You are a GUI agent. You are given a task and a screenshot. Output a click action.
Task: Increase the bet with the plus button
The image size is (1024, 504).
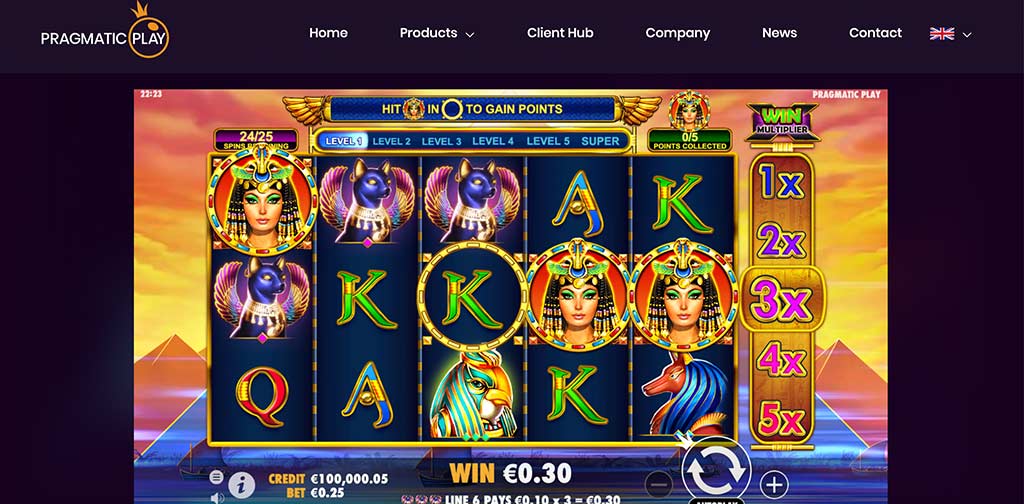click(773, 485)
